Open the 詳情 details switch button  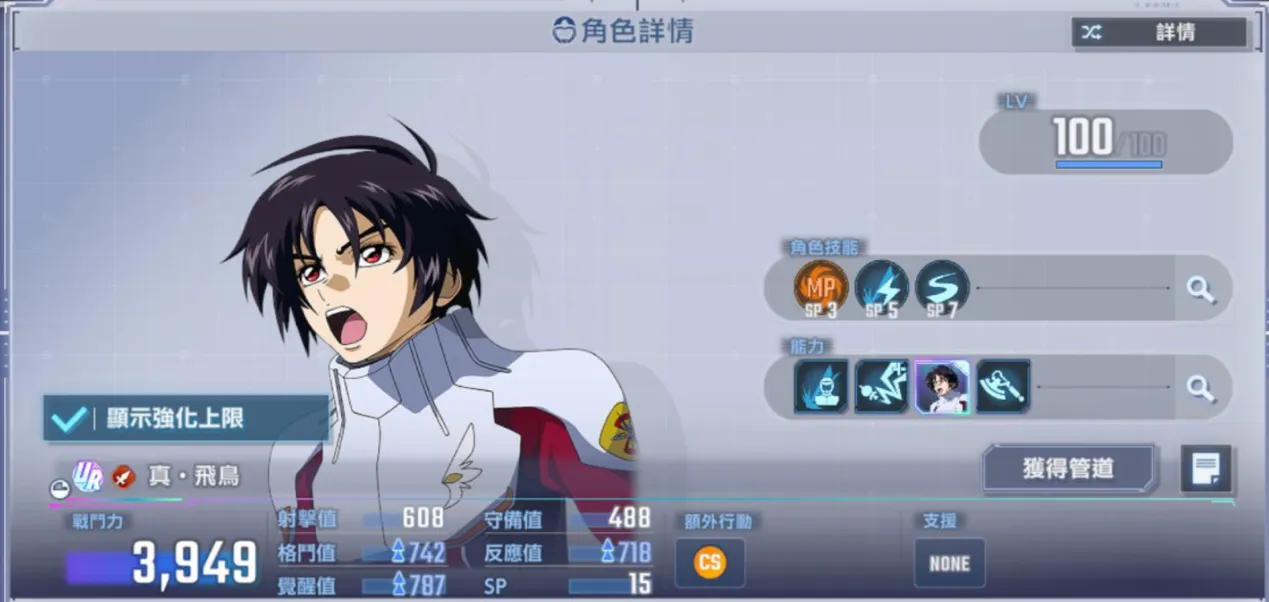(x=1159, y=32)
